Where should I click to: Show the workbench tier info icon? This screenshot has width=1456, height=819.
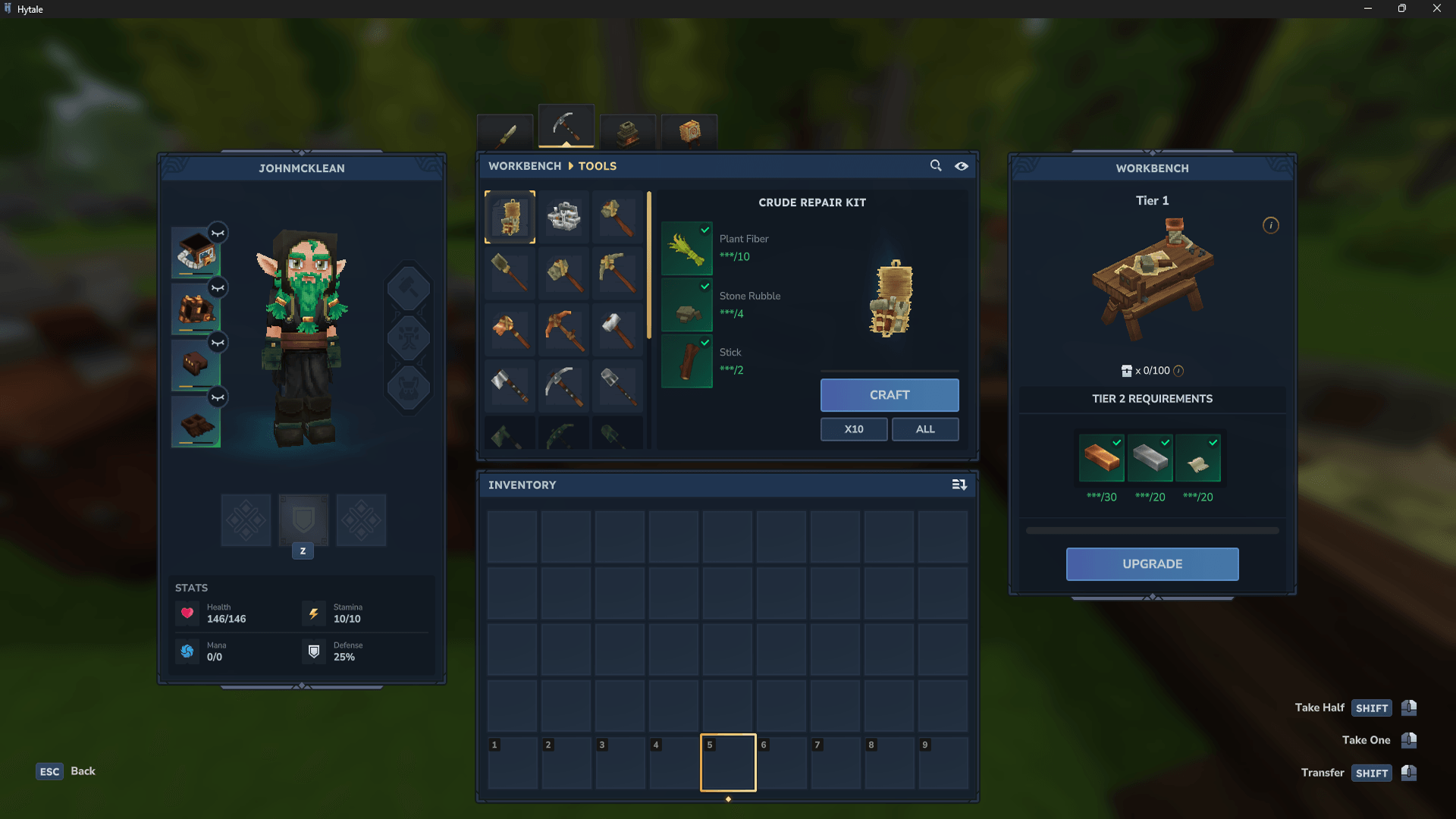coord(1270,225)
